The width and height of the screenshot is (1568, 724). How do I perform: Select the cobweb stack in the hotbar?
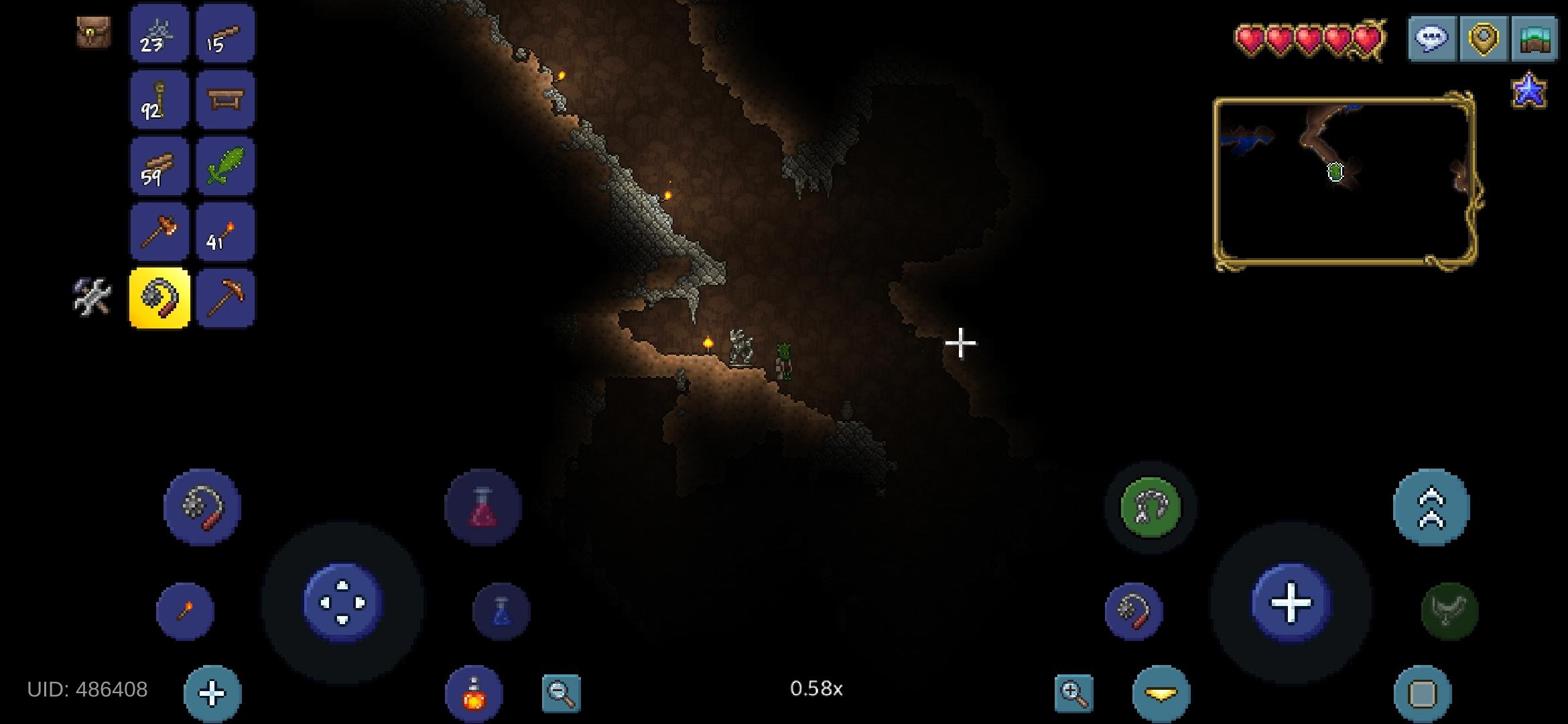pos(159,35)
